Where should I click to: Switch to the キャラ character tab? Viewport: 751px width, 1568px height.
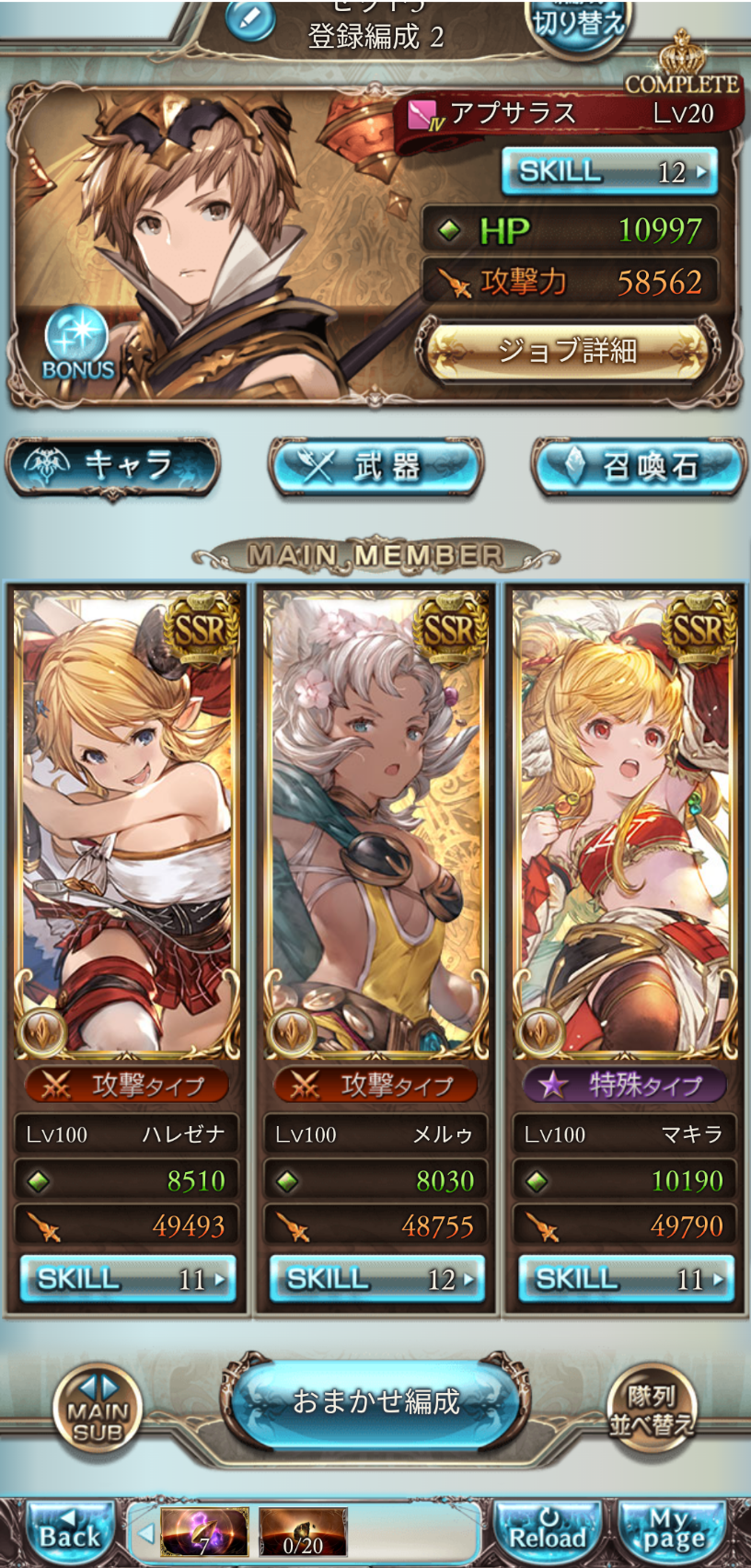point(113,466)
